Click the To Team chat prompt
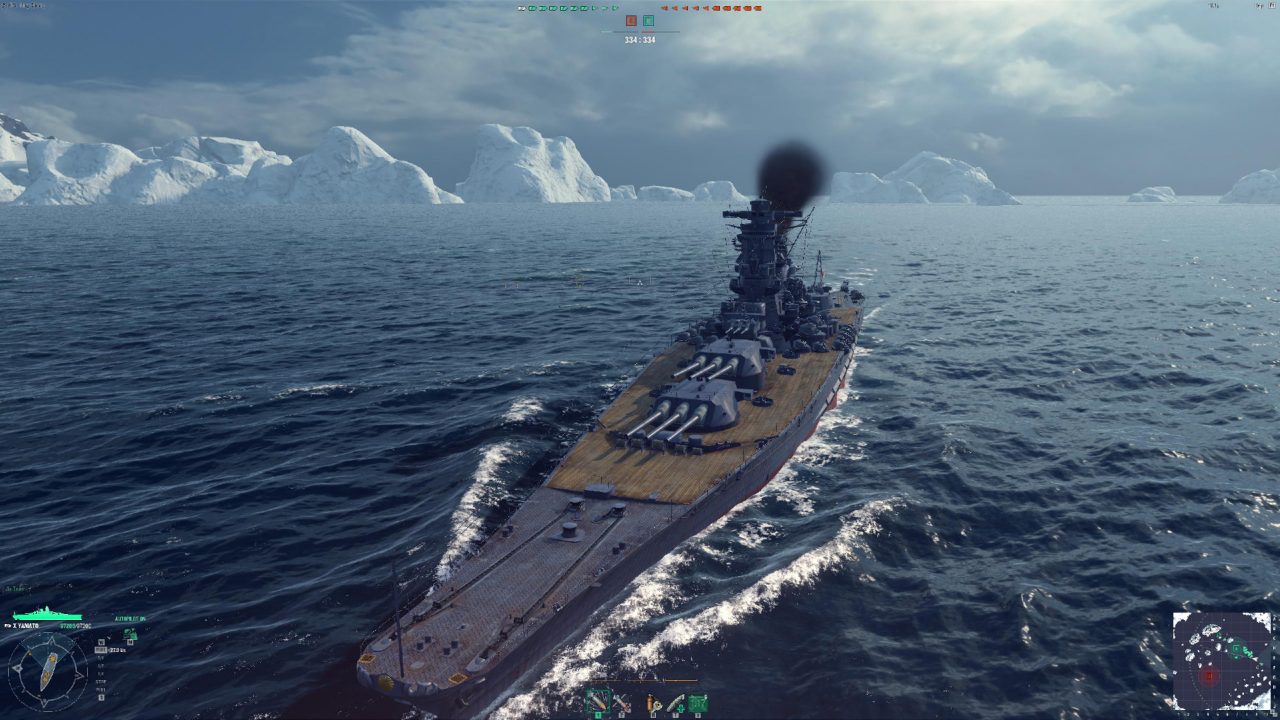The width and height of the screenshot is (1280, 720). click(x=14, y=588)
